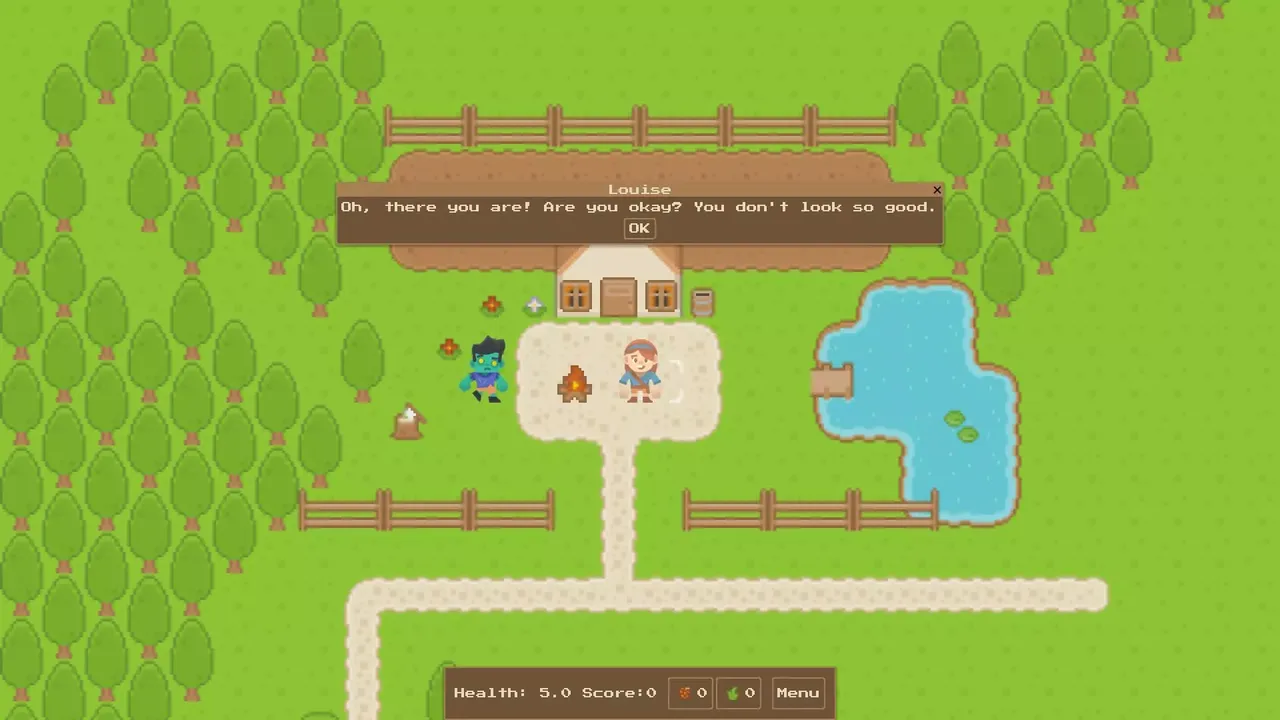Image resolution: width=1280 pixels, height=720 pixels.
Task: Click the tree stump below the zombie
Action: click(408, 422)
